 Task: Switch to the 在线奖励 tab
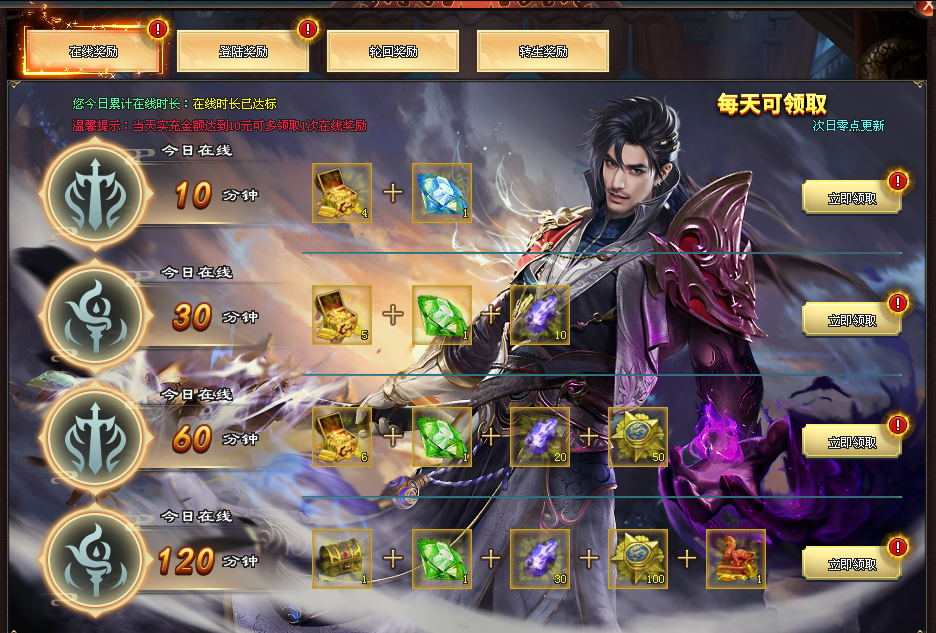(93, 51)
